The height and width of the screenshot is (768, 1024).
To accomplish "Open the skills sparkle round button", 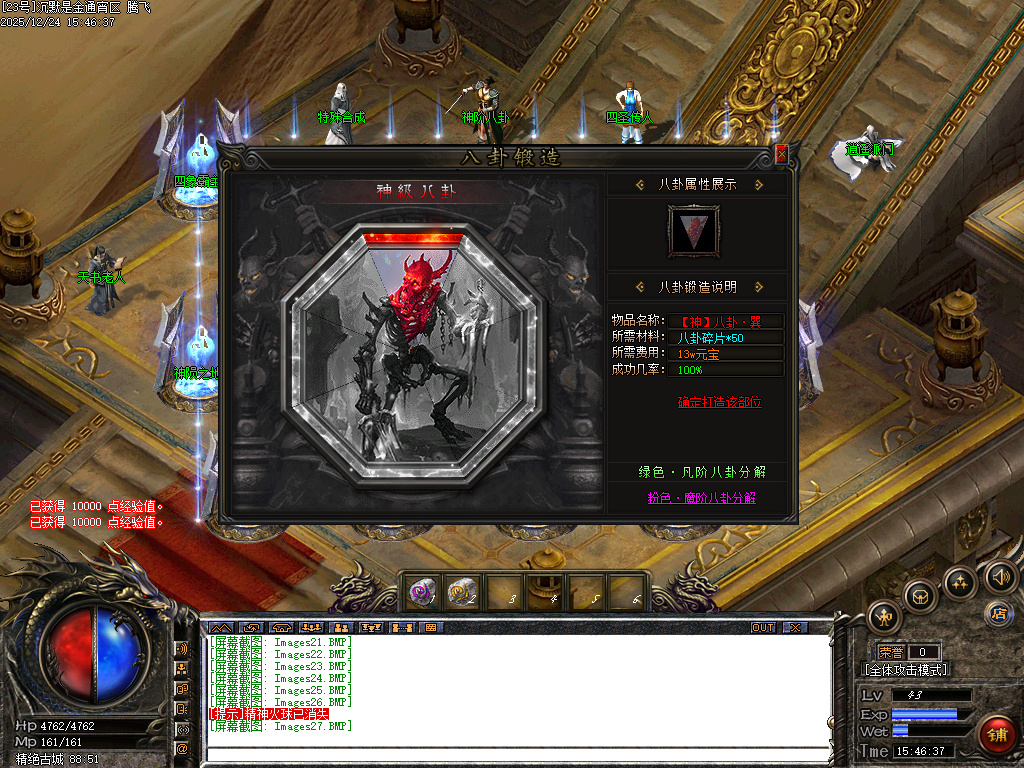I will point(960,582).
